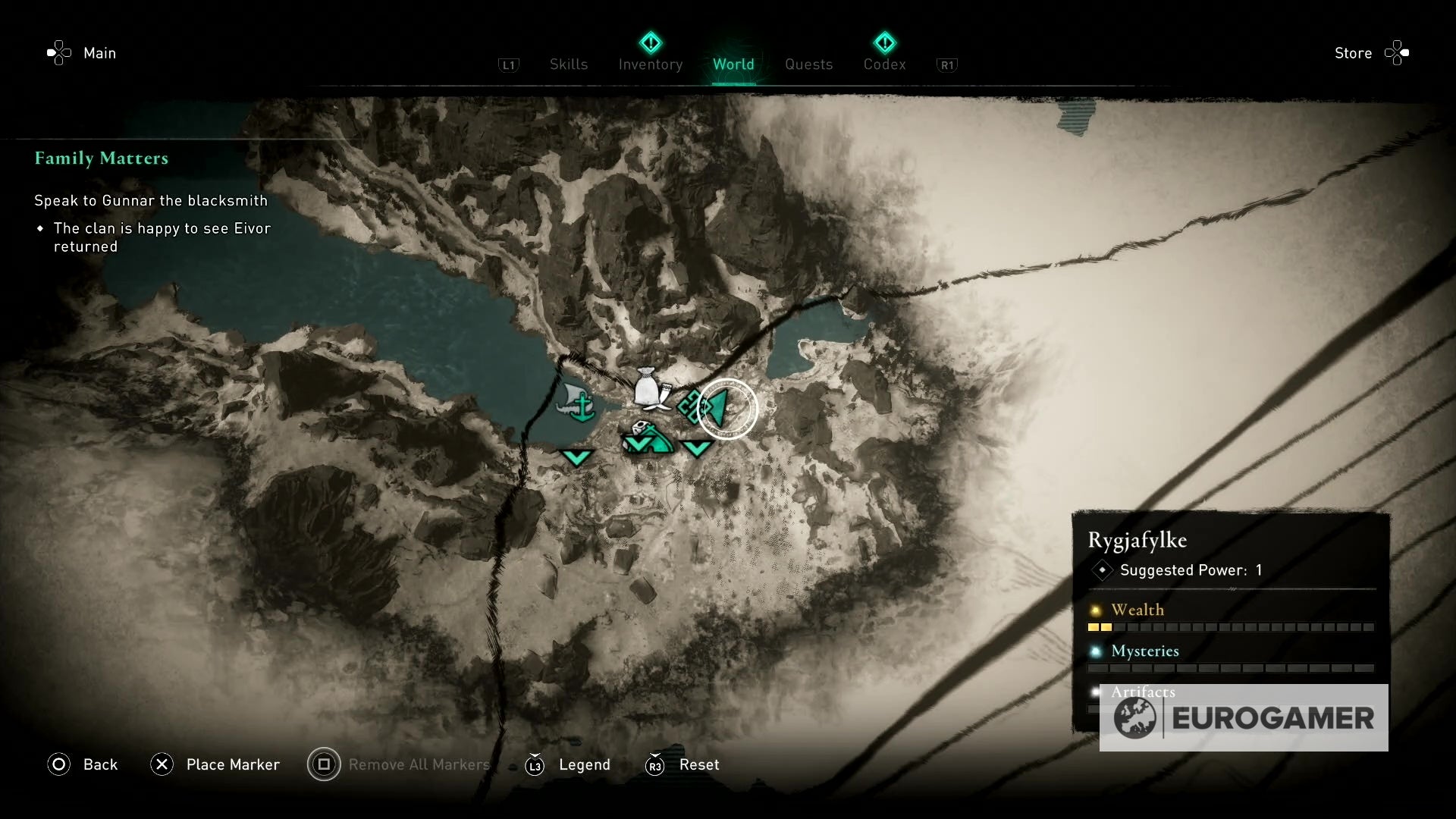Click the rightmost chevron objective marker
Screen dimensions: 1456x819
[698, 449]
